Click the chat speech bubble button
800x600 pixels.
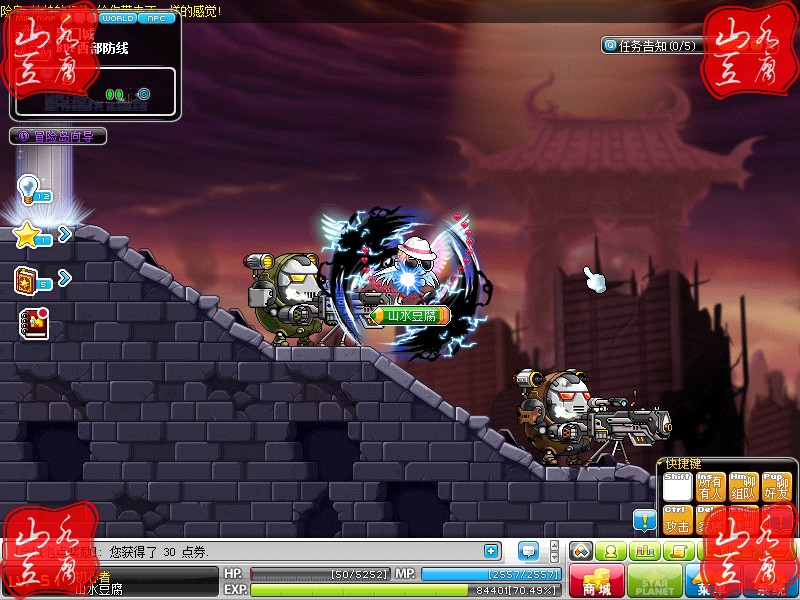pyautogui.click(x=529, y=550)
